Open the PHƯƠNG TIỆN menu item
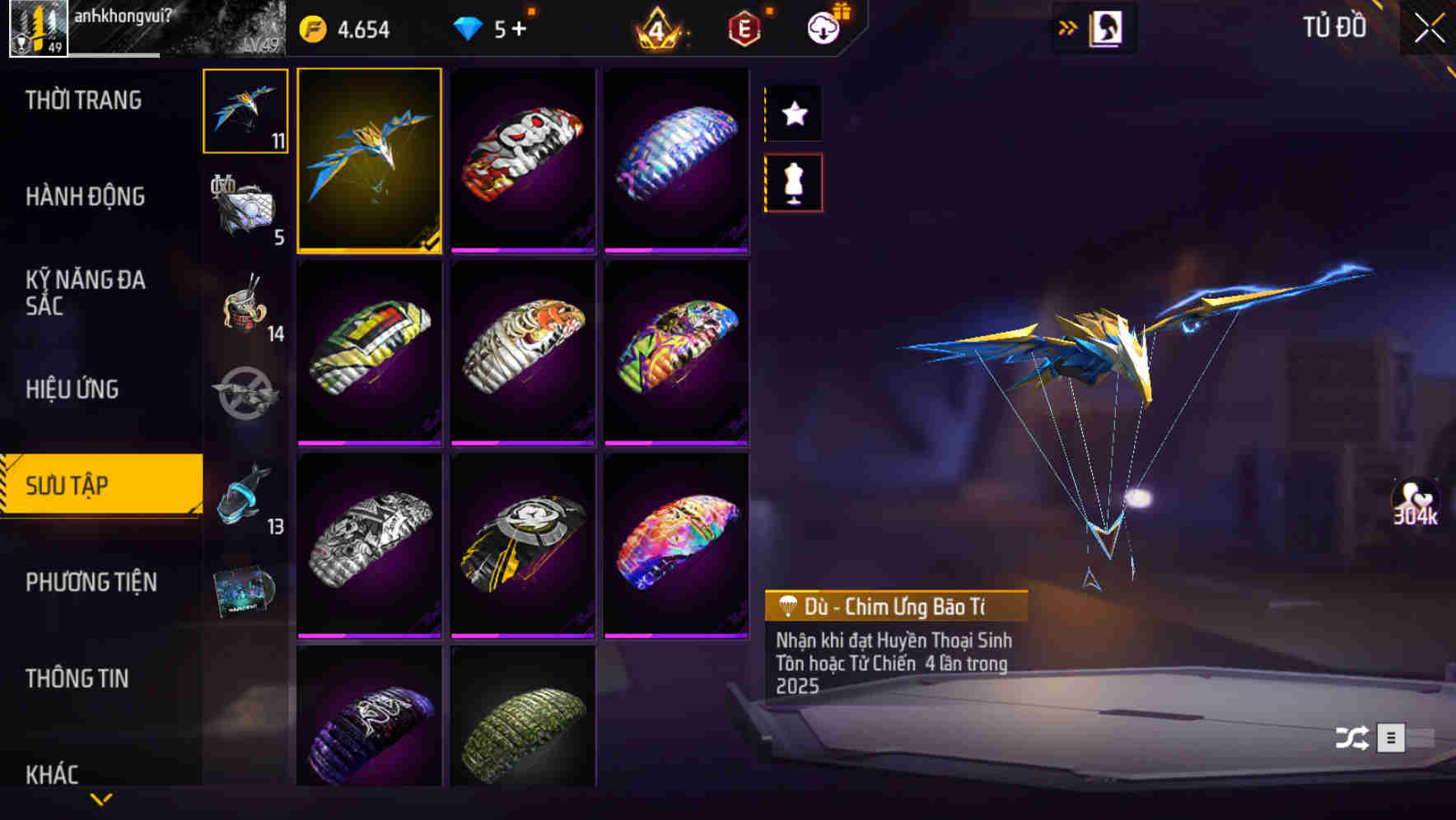Screen dimensions: 1456x820 tap(91, 582)
